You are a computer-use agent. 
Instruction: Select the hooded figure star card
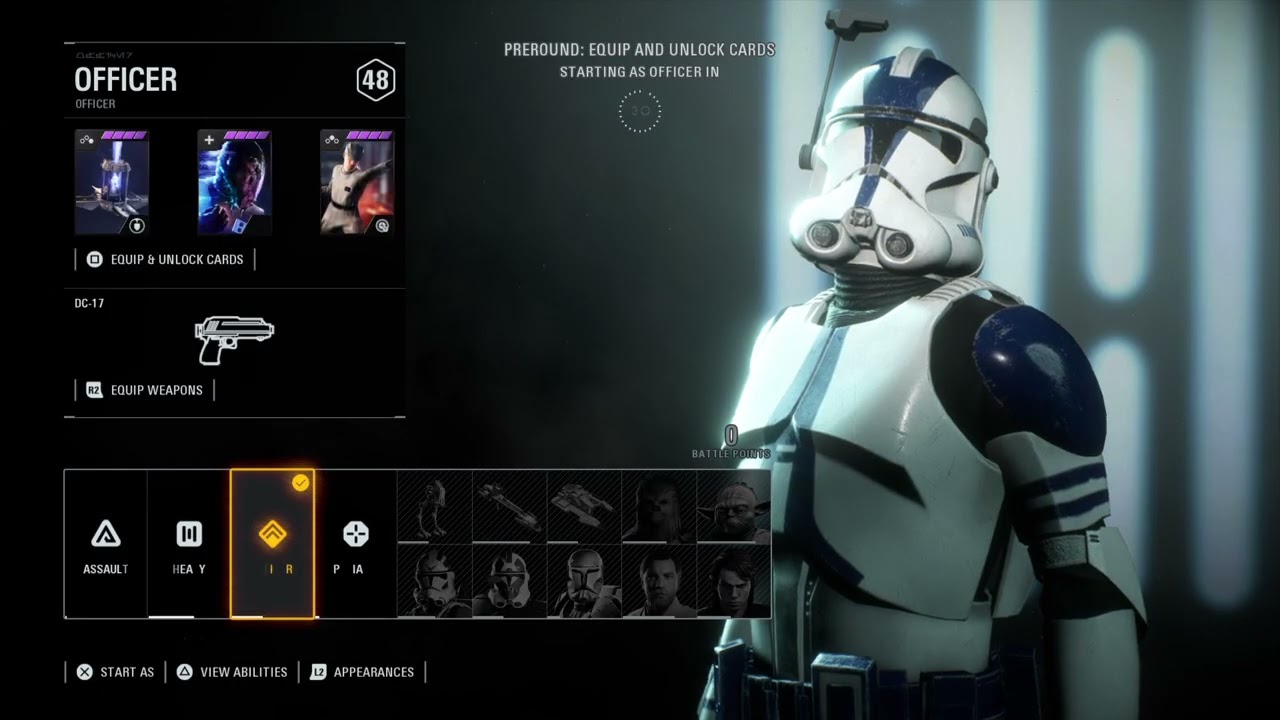[x=234, y=183]
